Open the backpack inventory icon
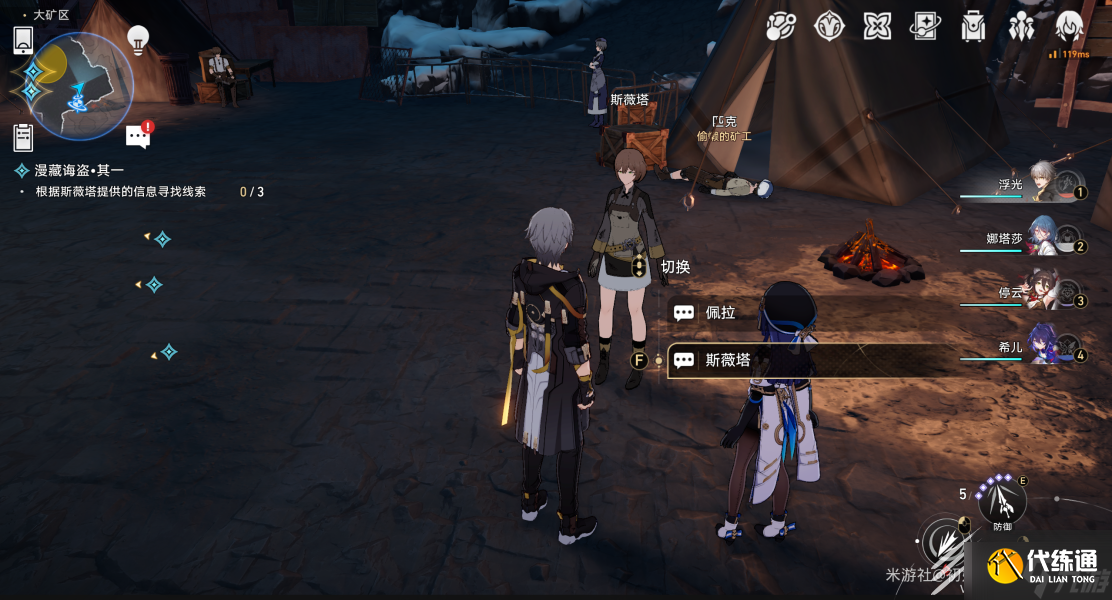Viewport: 1112px width, 600px height. [x=973, y=27]
